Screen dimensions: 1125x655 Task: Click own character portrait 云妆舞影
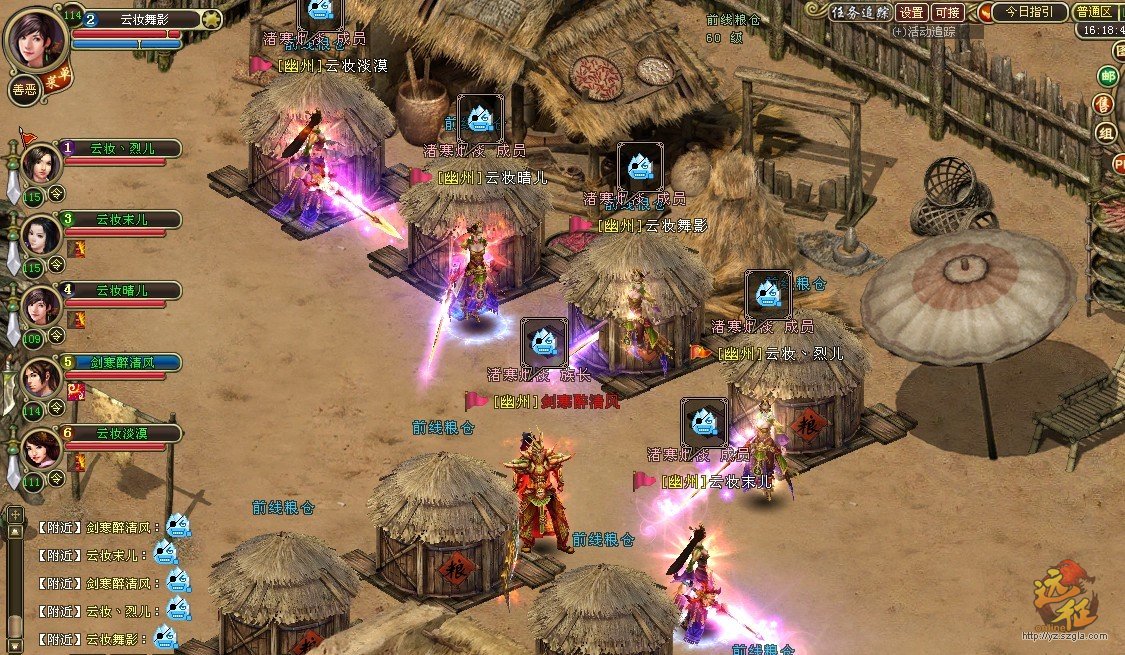(x=35, y=38)
